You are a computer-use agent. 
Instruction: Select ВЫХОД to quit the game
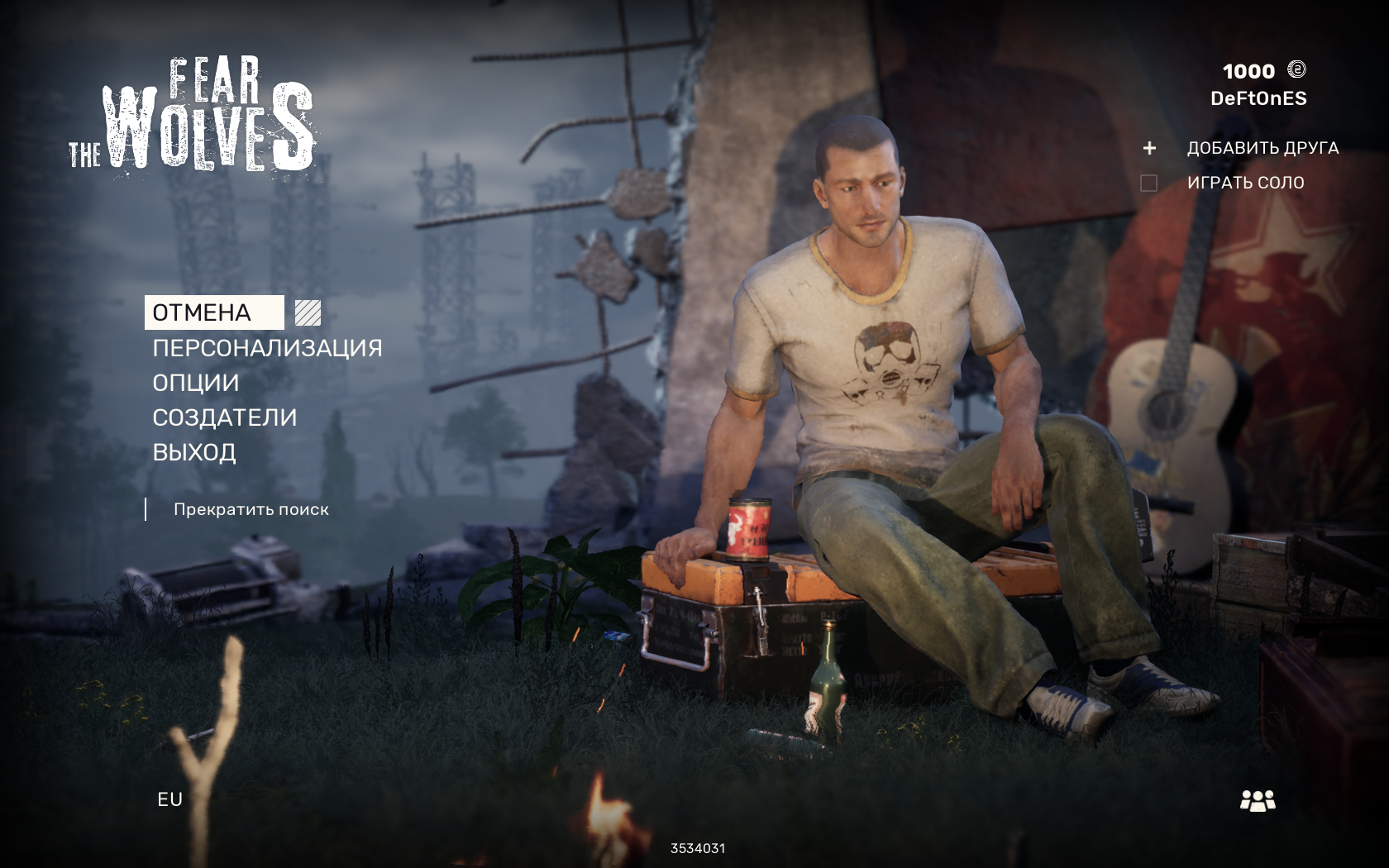(194, 452)
